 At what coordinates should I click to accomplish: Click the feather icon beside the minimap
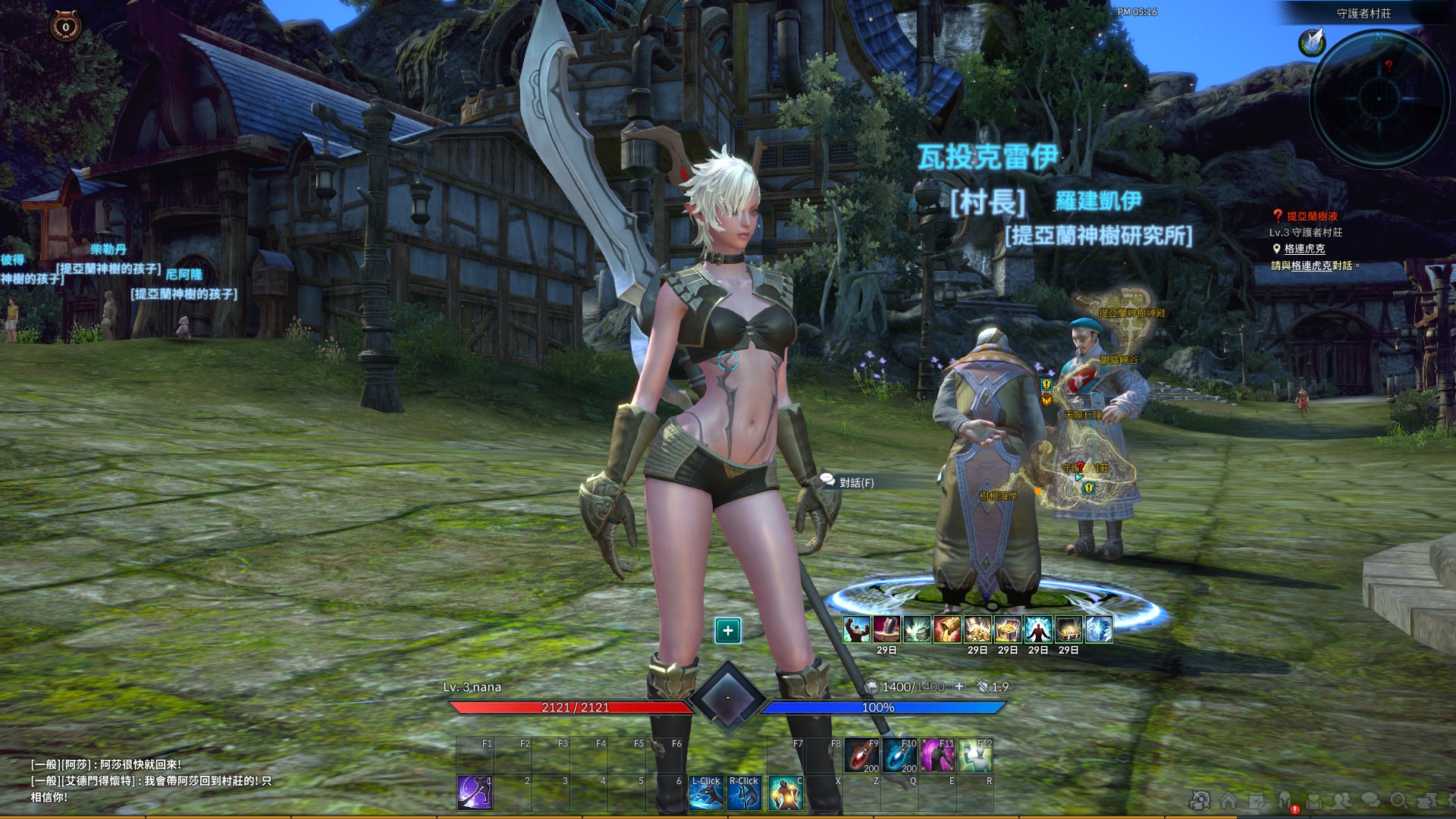click(x=1311, y=42)
